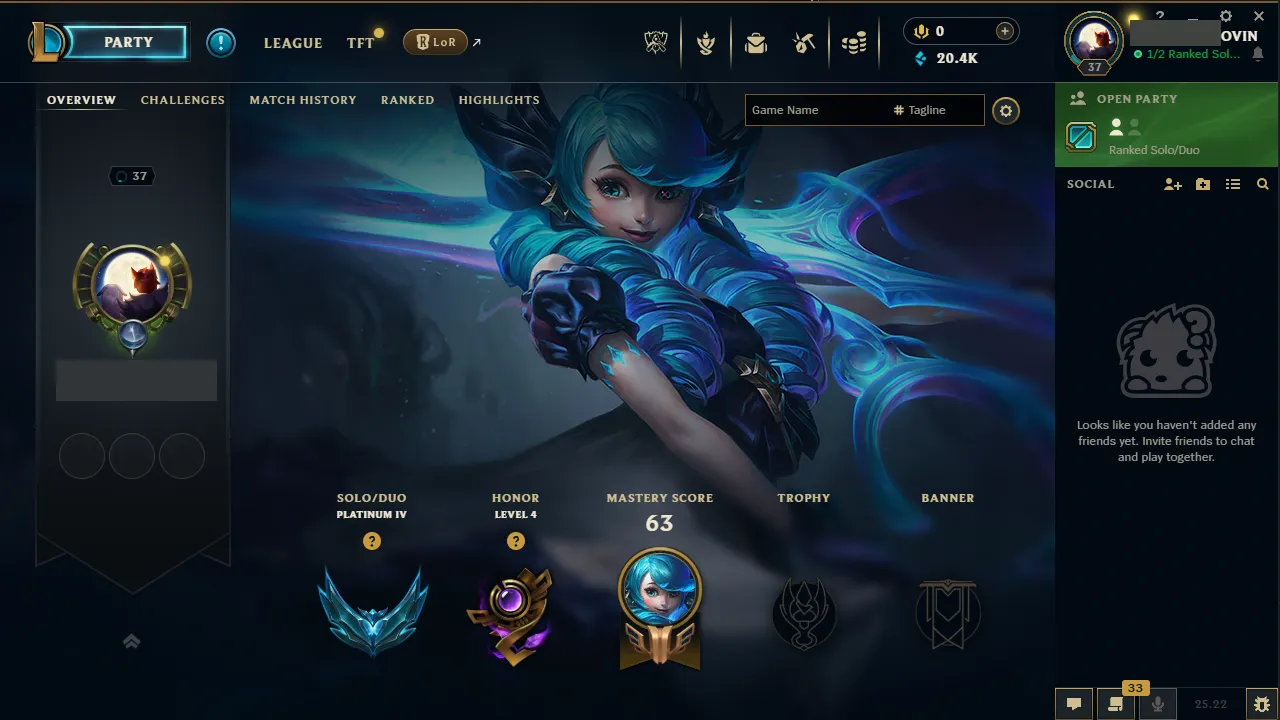The height and width of the screenshot is (720, 1280).
Task: Open the Clash icon in the top bar
Action: click(x=706, y=42)
